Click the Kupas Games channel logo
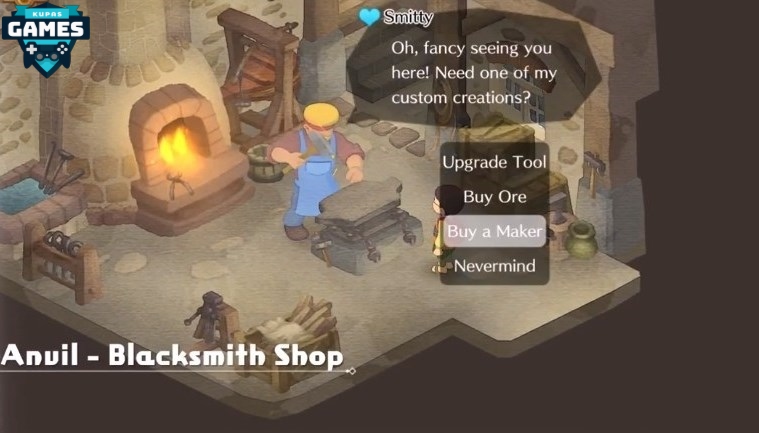Image resolution: width=759 pixels, height=433 pixels. [46, 34]
